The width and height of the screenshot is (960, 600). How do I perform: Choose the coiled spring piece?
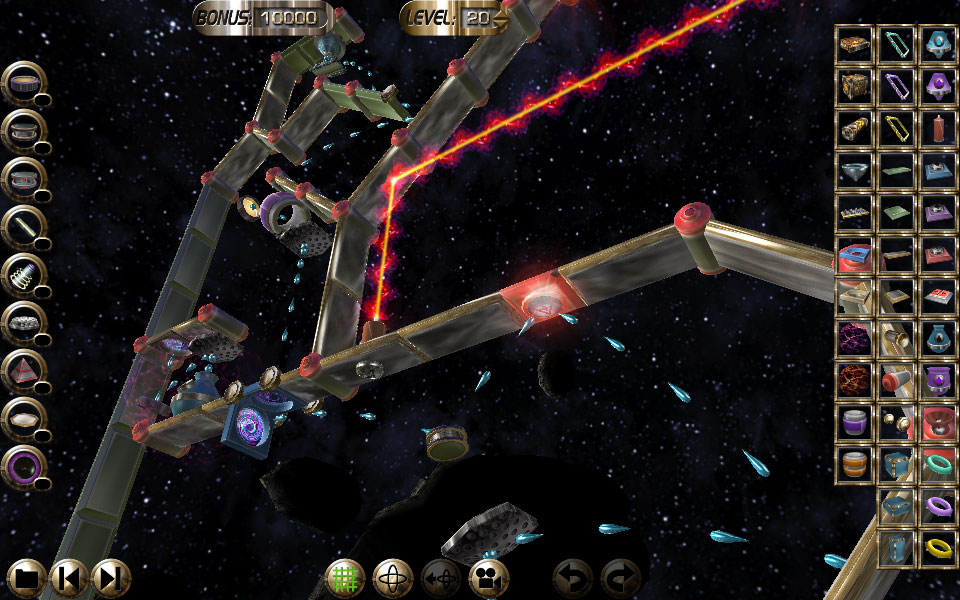pyautogui.click(x=22, y=274)
